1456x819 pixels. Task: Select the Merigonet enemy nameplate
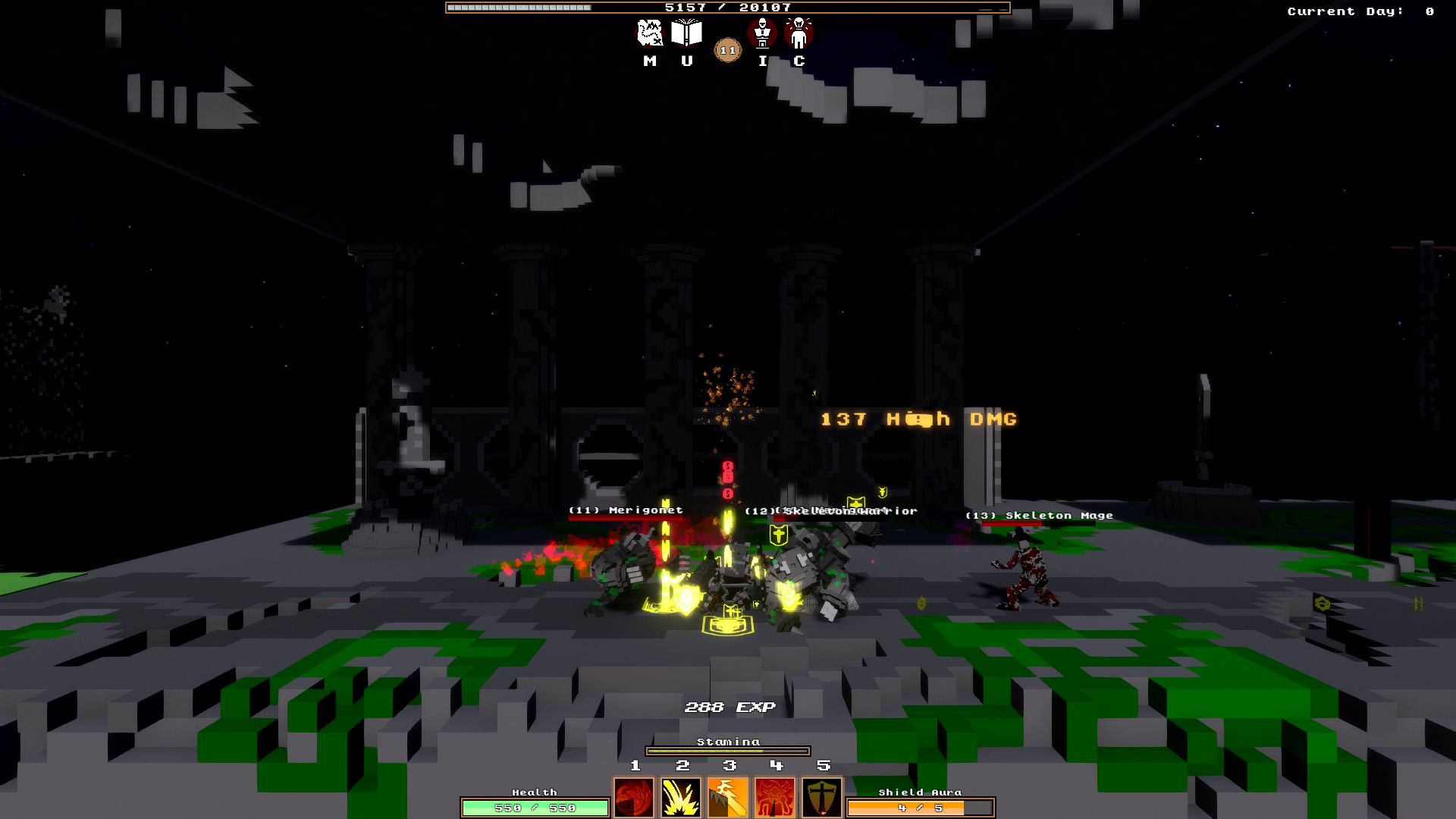tap(625, 511)
